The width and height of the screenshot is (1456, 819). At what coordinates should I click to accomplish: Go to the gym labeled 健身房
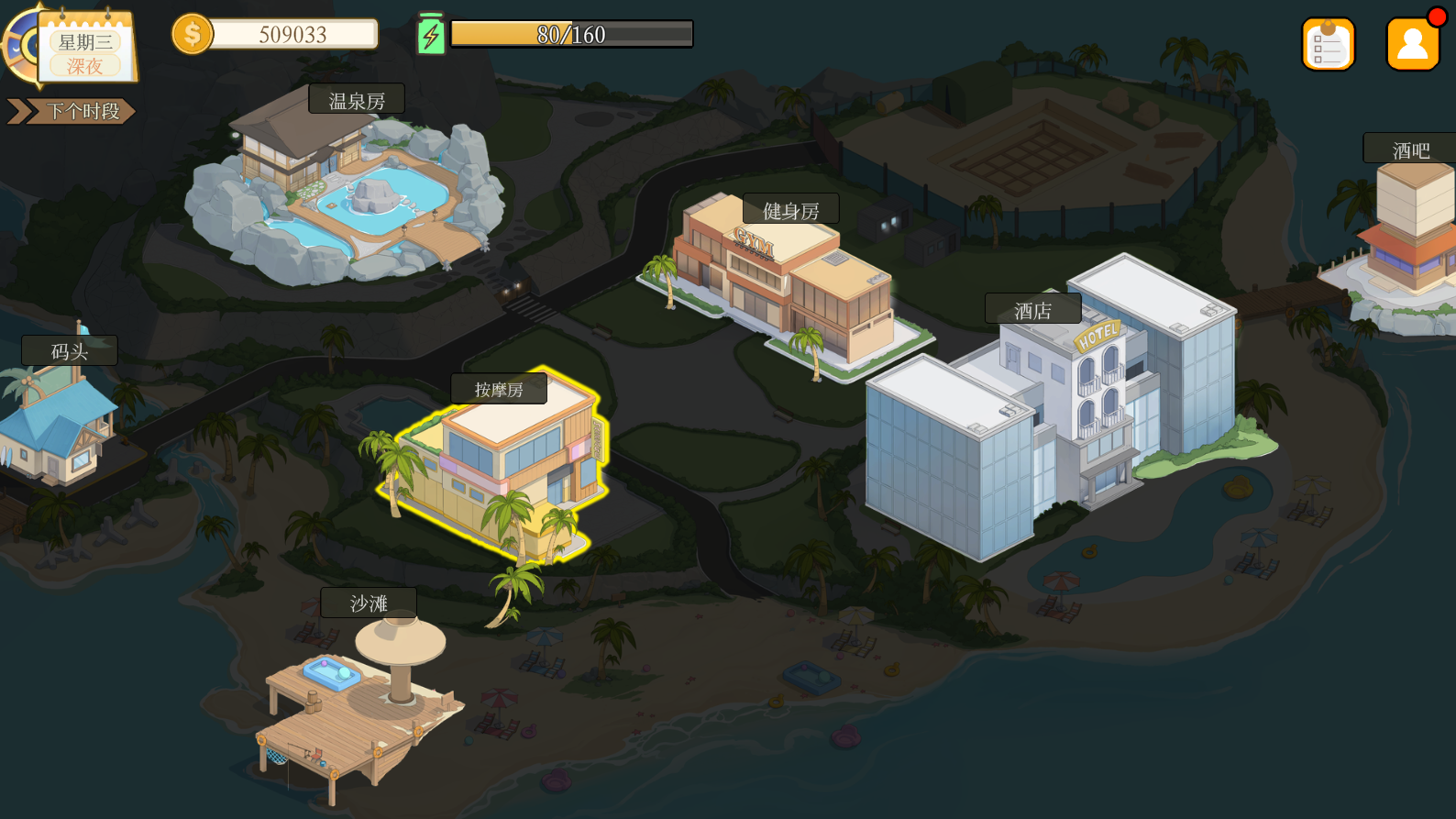(790, 210)
